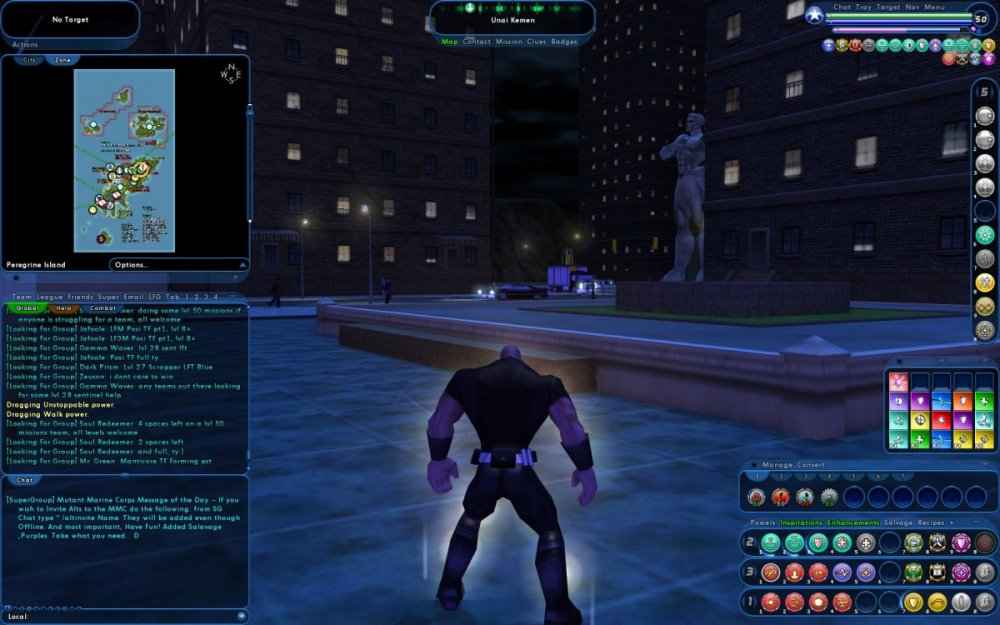
Task: Switch the map to the Zone tab
Action: point(62,60)
